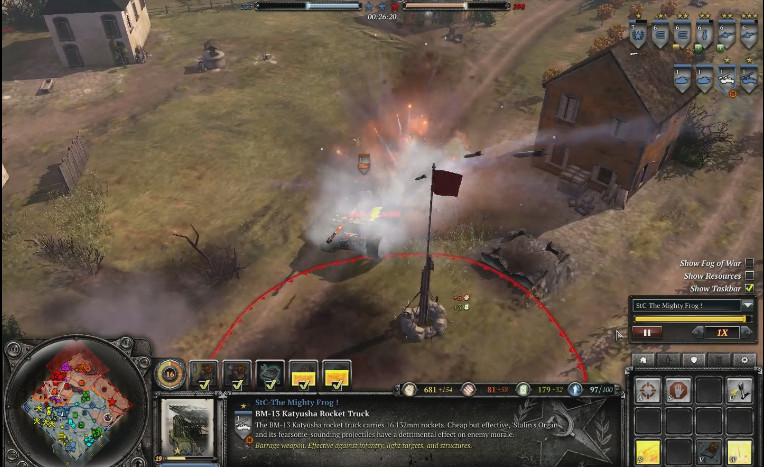The height and width of the screenshot is (467, 764).
Task: Select the single-star infantry squad shield
Action: (638, 37)
